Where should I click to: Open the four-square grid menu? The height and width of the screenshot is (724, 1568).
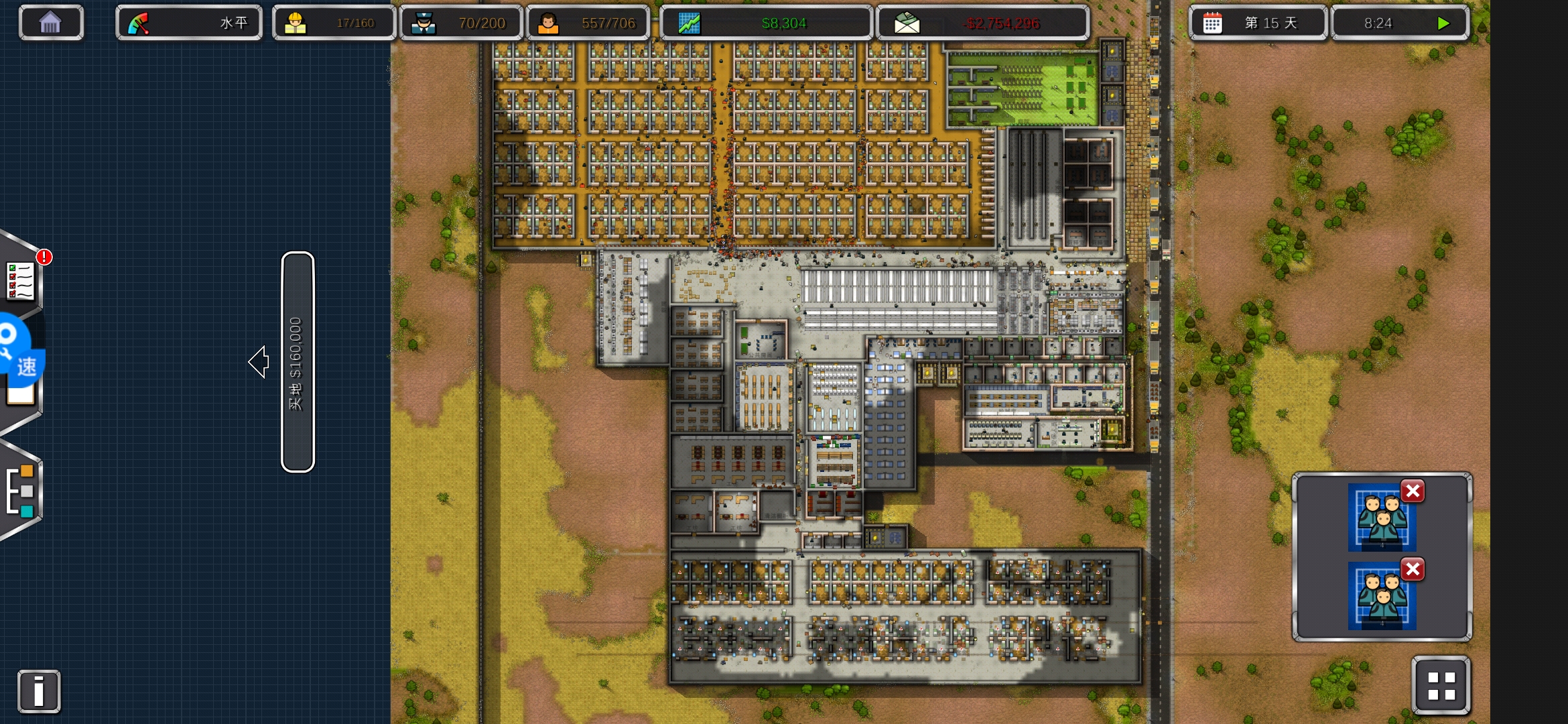point(1441,686)
